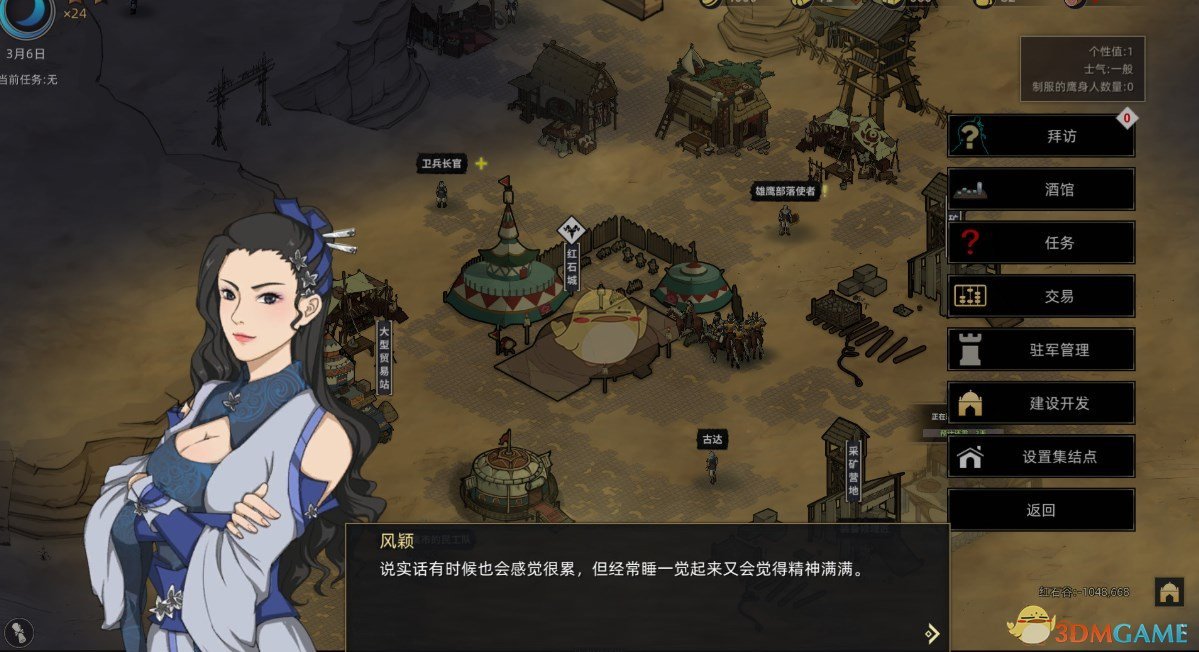
Task: Open the scroll icon in the bottom corner
Action: click(19, 631)
